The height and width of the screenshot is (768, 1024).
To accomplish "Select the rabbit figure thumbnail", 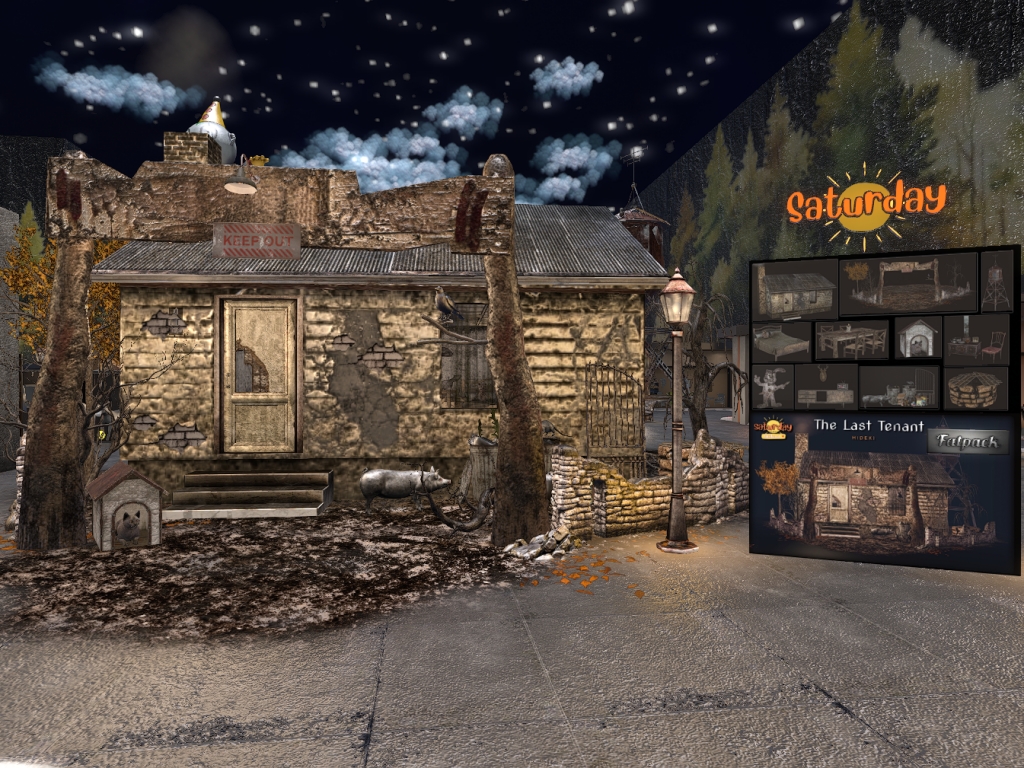I will click(773, 387).
